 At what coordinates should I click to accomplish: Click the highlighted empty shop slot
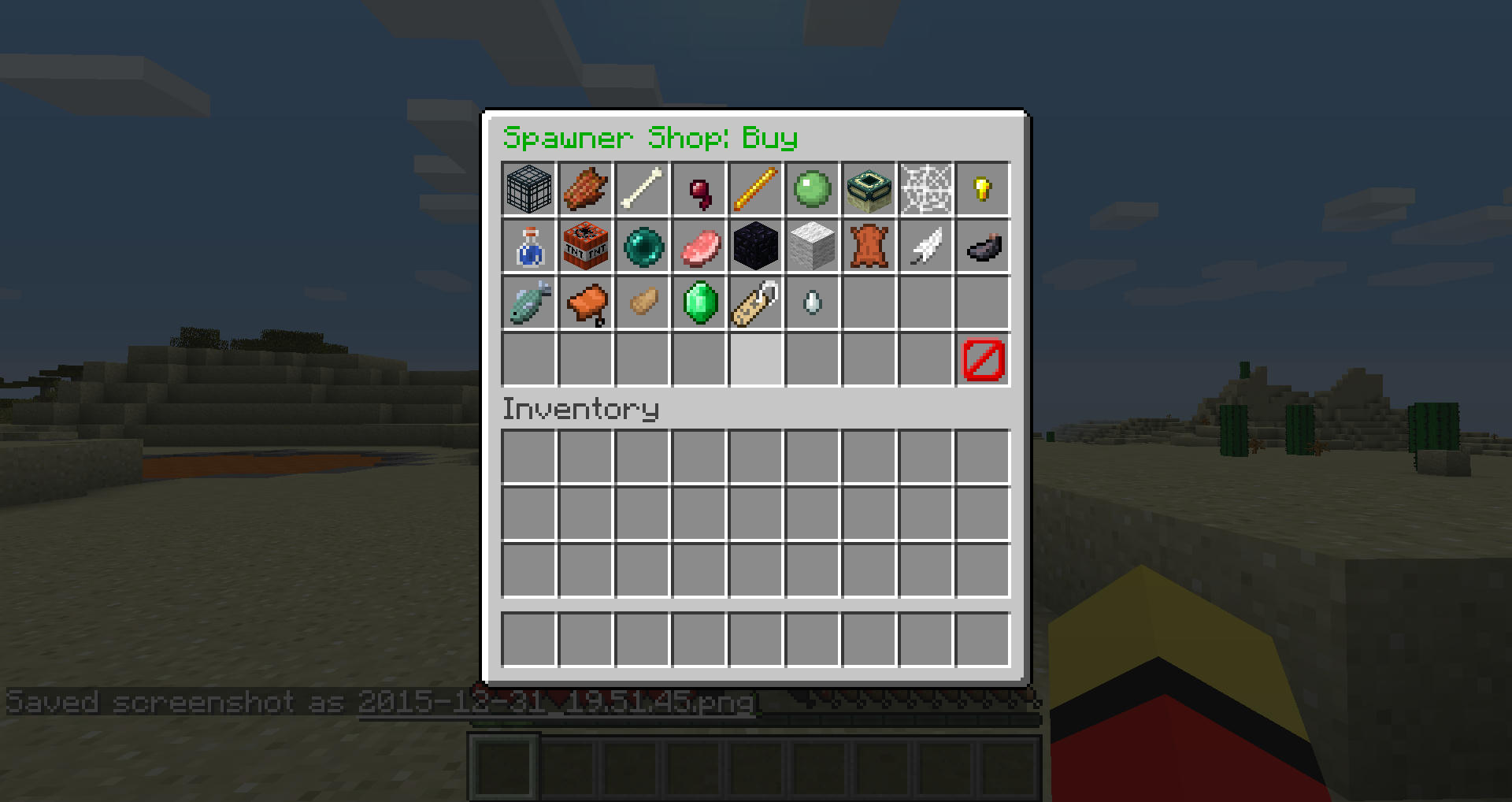click(756, 359)
